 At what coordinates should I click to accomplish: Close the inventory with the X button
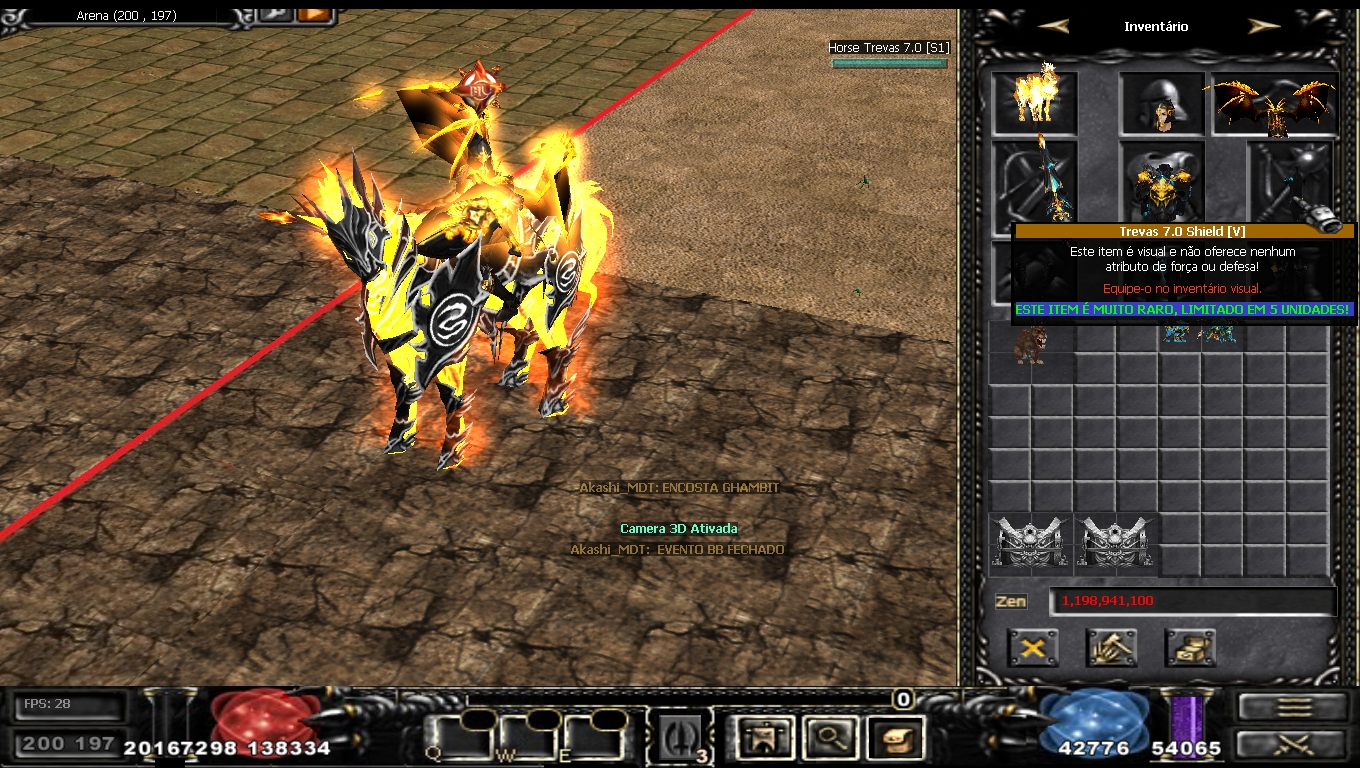(x=1033, y=648)
